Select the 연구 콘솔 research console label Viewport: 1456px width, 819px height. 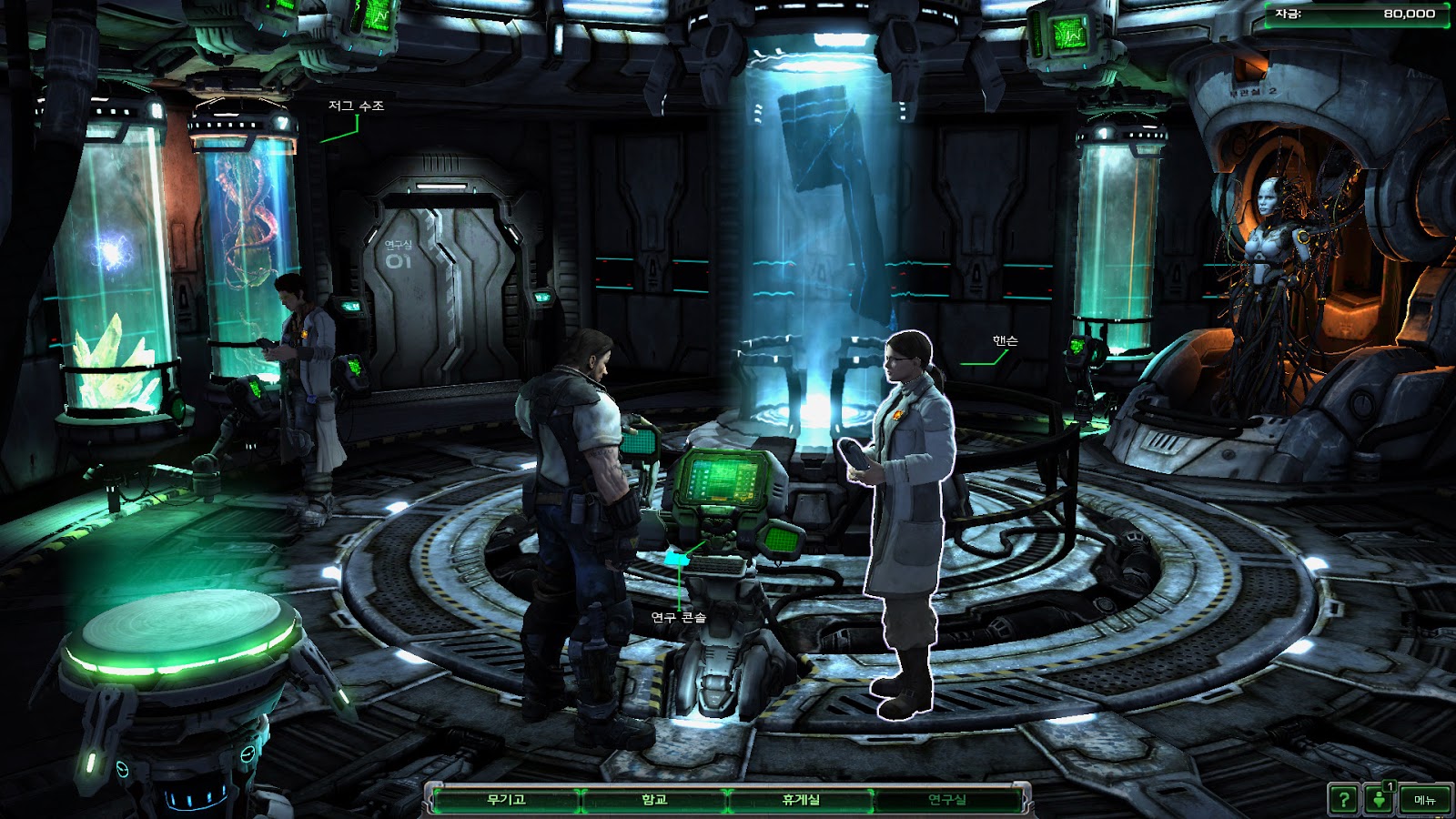pos(679,617)
